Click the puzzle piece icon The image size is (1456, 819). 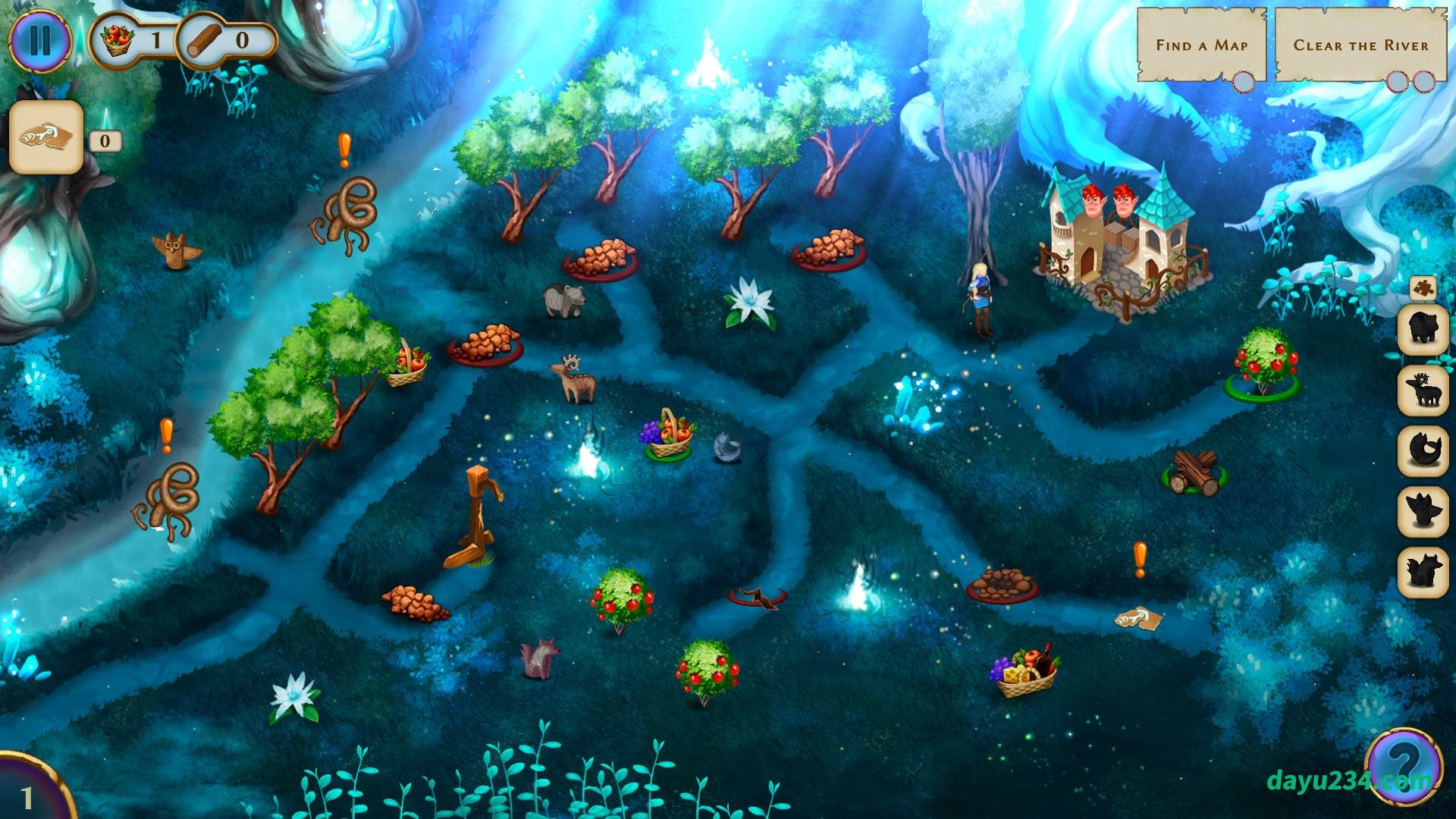[1423, 289]
